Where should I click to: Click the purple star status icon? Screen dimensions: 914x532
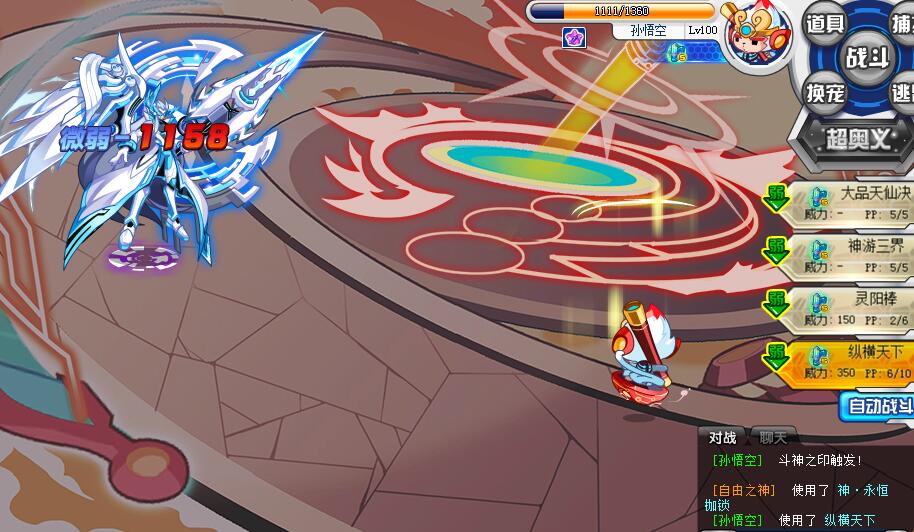pos(574,37)
